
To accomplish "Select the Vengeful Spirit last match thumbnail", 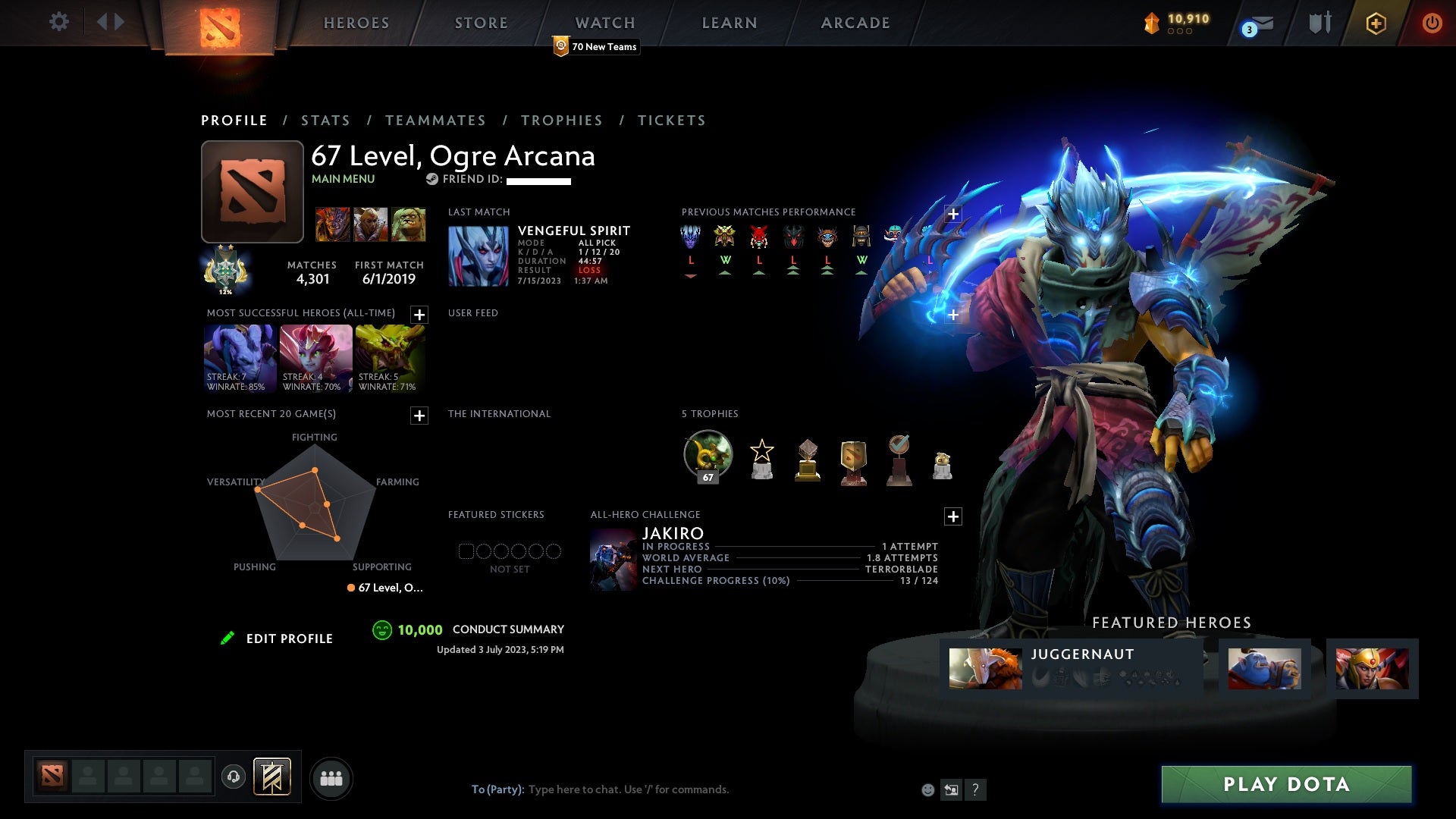I will (479, 255).
